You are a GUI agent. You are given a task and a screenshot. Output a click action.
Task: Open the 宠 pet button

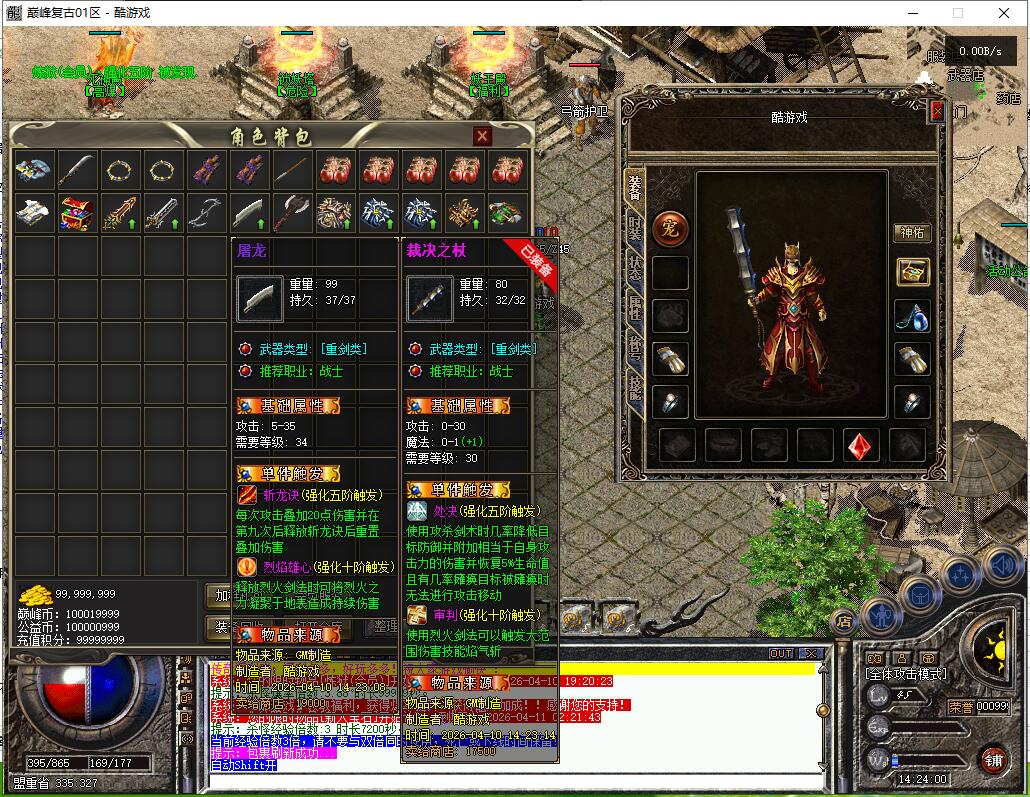(x=669, y=228)
